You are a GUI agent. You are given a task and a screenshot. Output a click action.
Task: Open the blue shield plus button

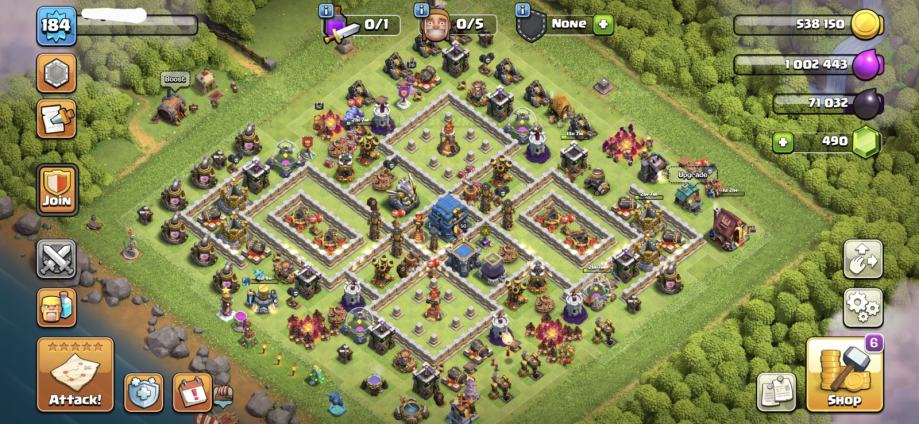[143, 391]
